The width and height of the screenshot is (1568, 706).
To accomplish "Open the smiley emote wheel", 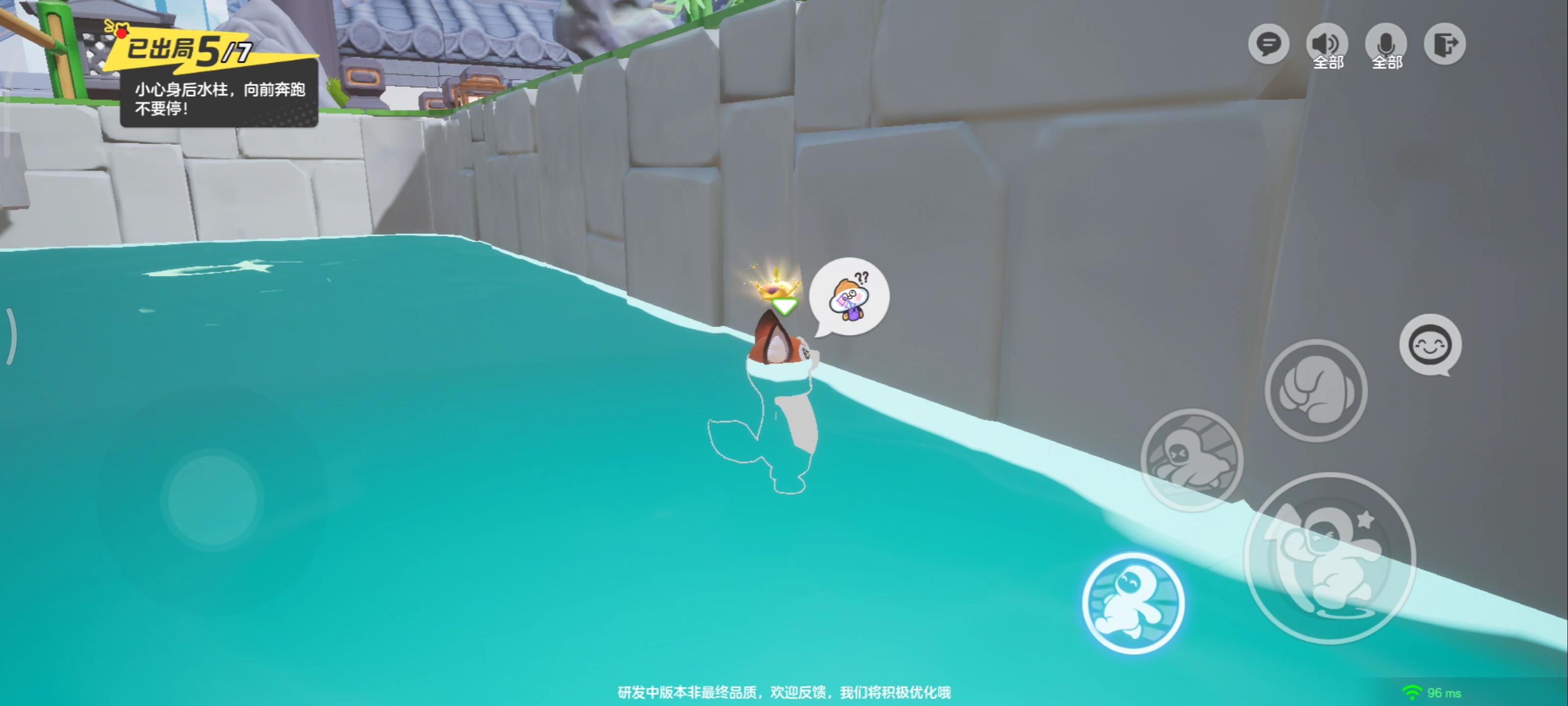I will pos(1430,345).
